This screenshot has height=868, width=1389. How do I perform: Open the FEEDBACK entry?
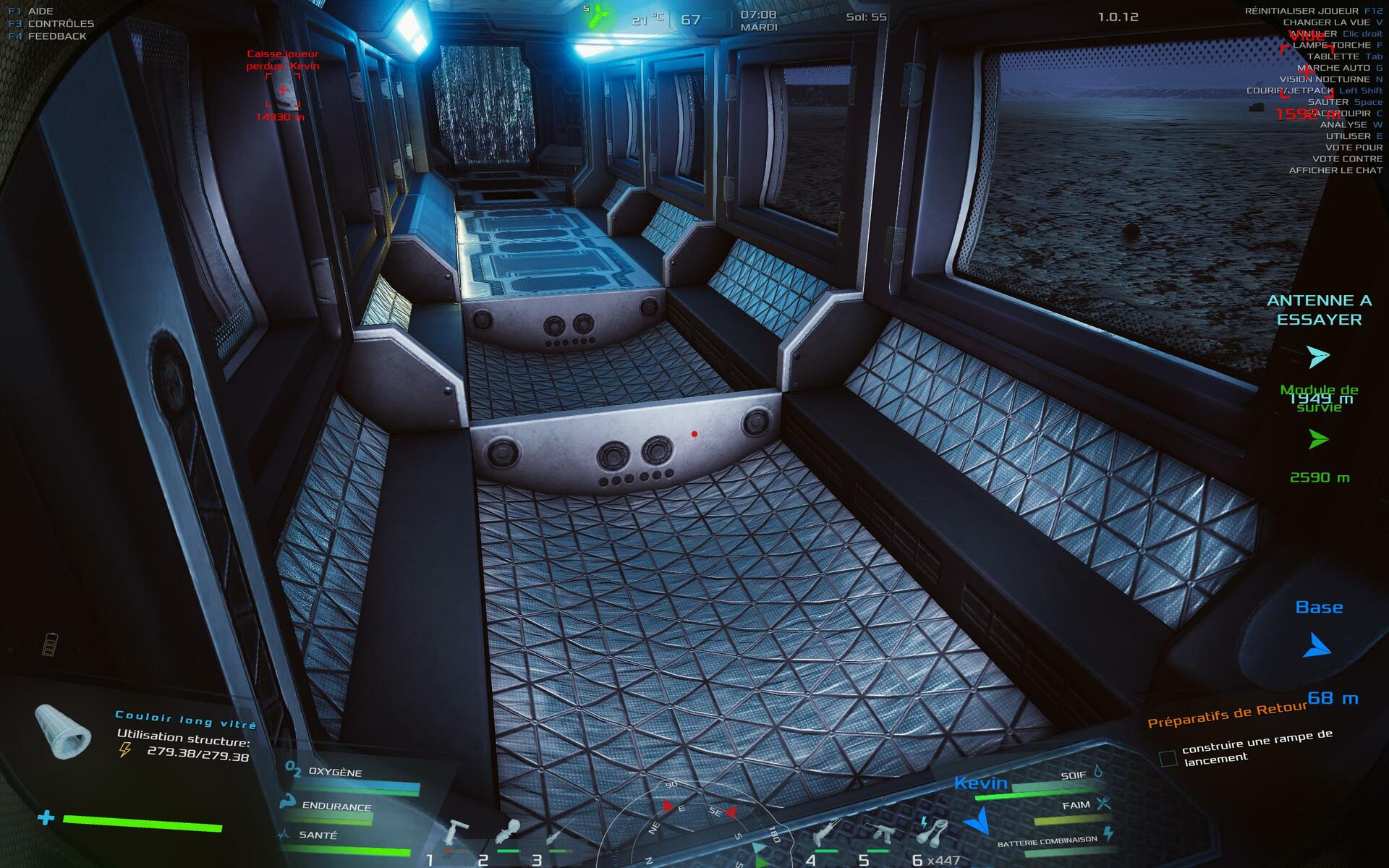tap(57, 36)
